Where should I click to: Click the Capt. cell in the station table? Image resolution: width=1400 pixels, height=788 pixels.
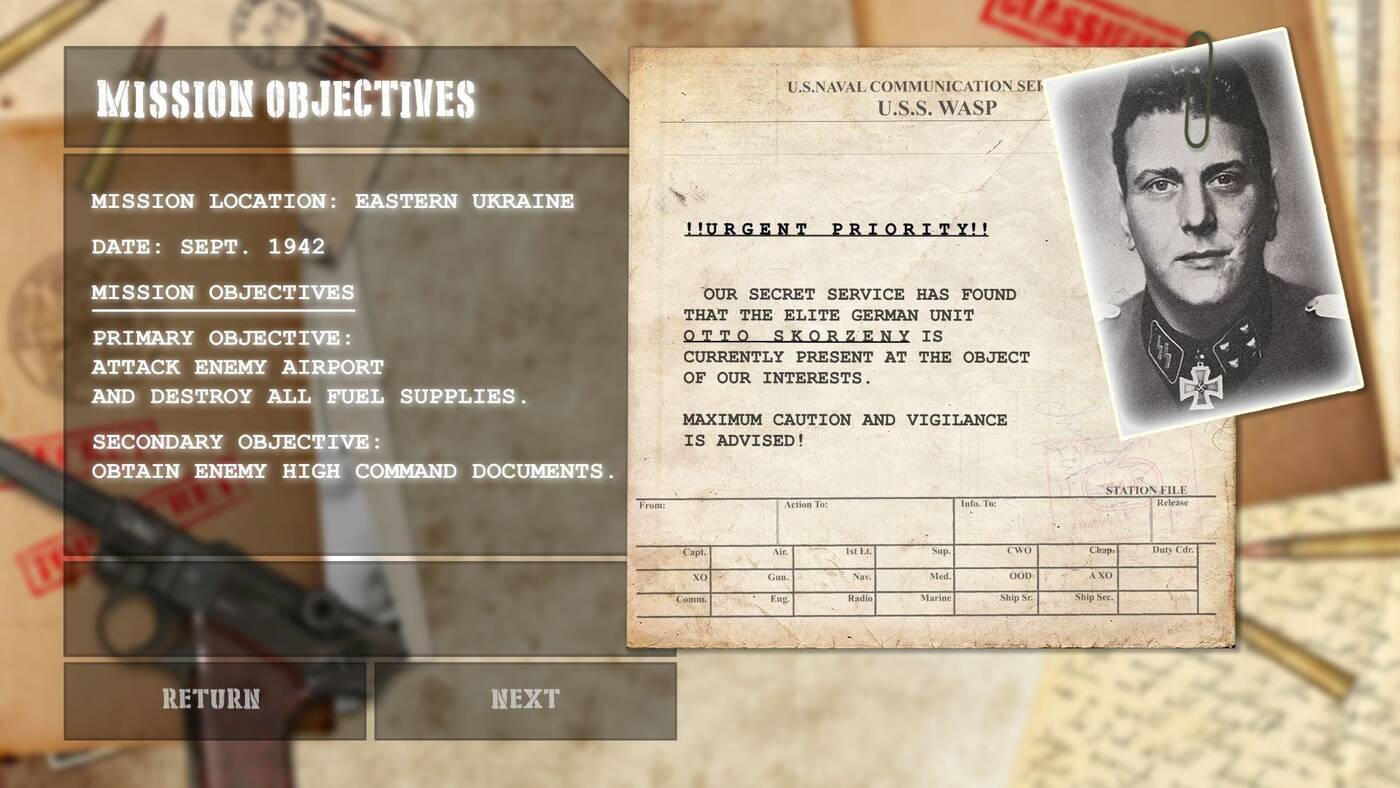coord(693,550)
